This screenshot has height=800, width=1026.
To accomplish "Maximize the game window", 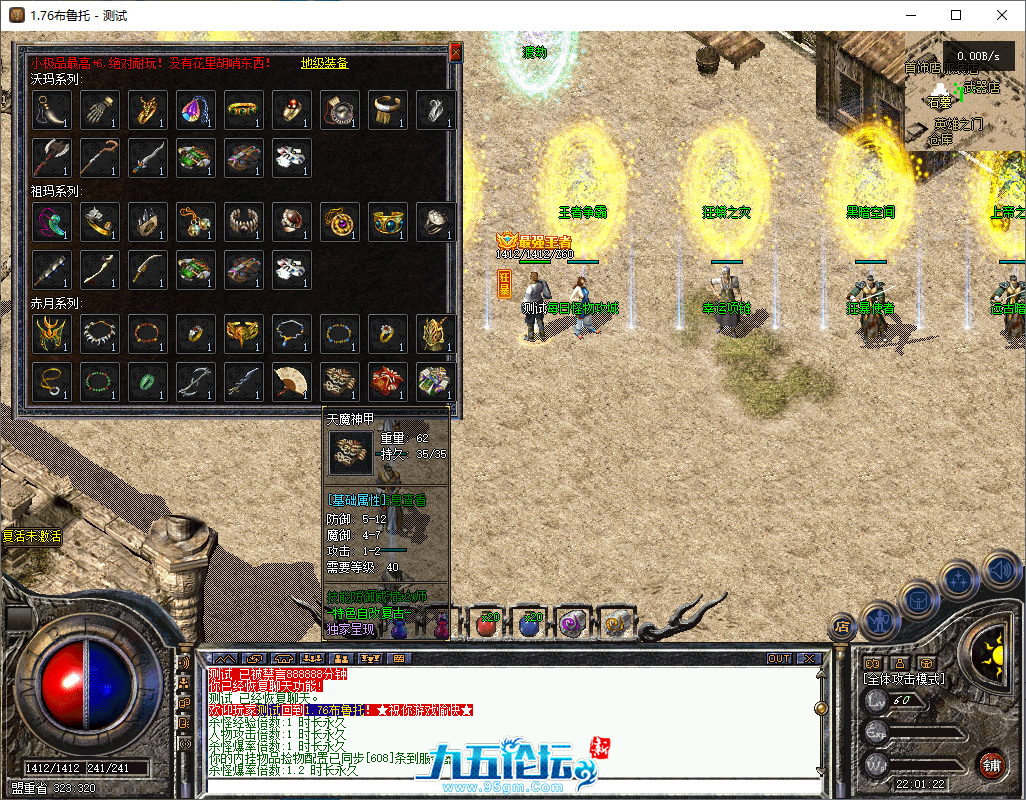I will pyautogui.click(x=956, y=15).
